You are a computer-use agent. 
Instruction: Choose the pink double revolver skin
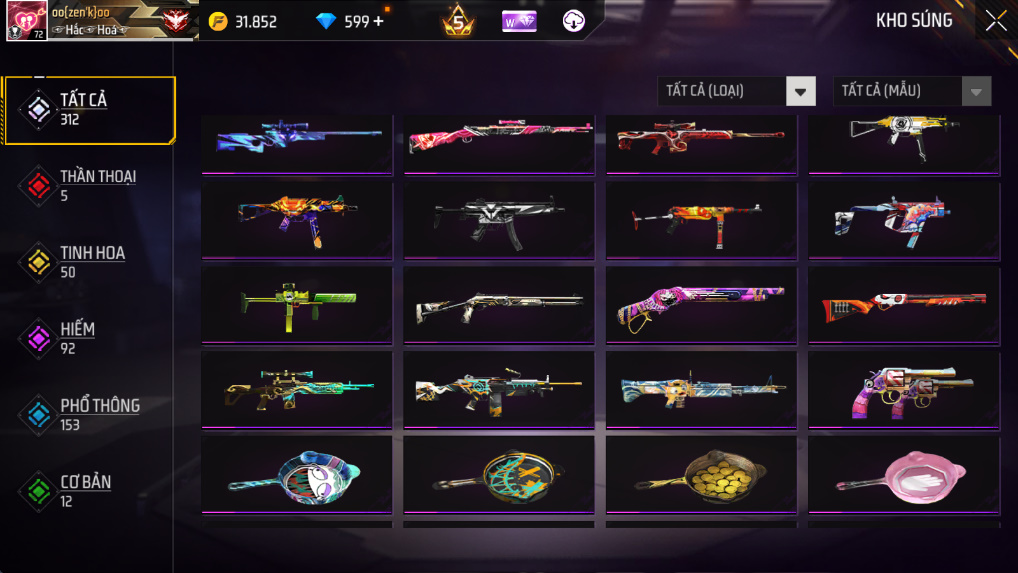[903, 389]
